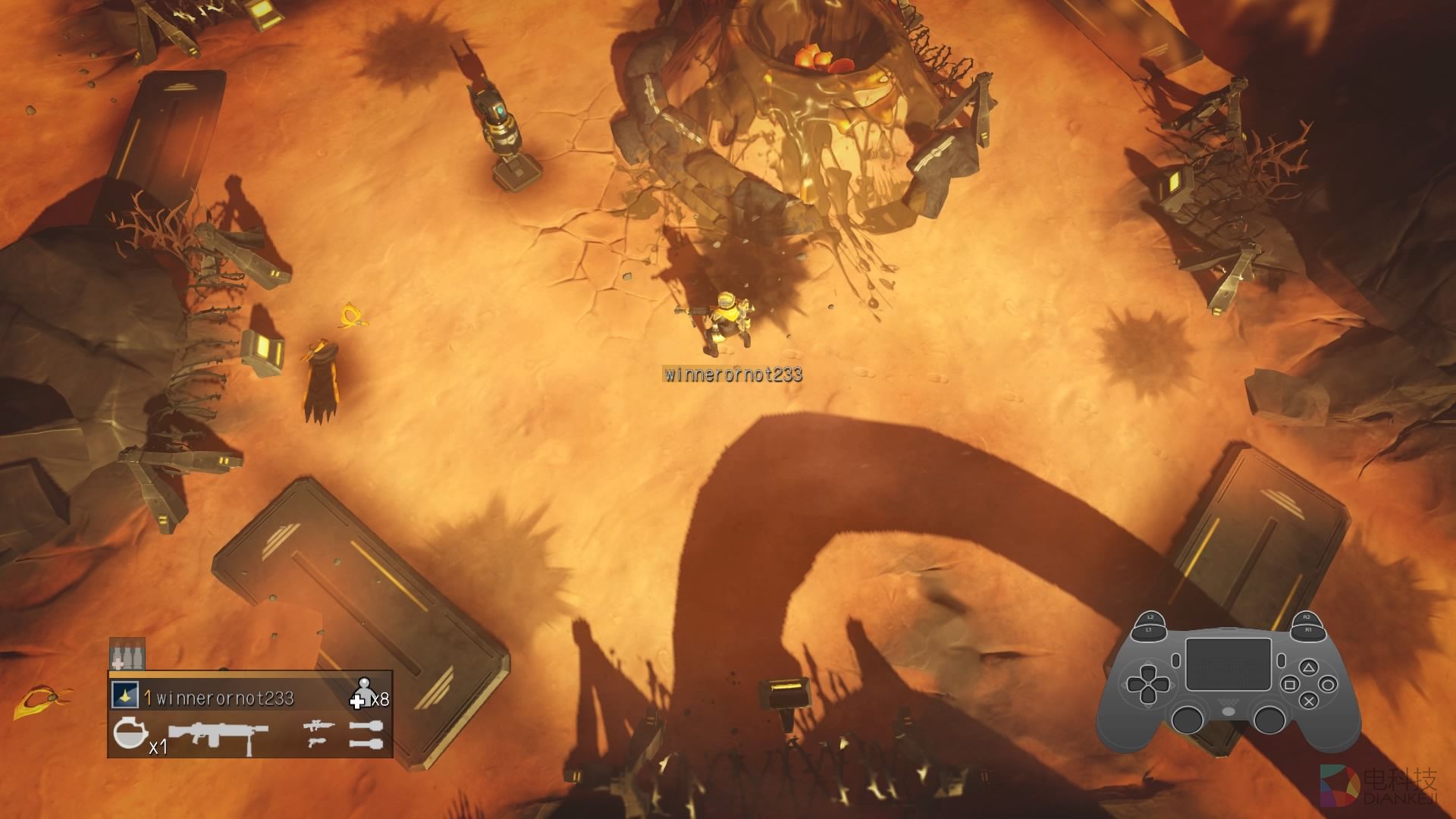Click the player rank emblem beside winnerornot233
The height and width of the screenshot is (819, 1456).
click(125, 695)
